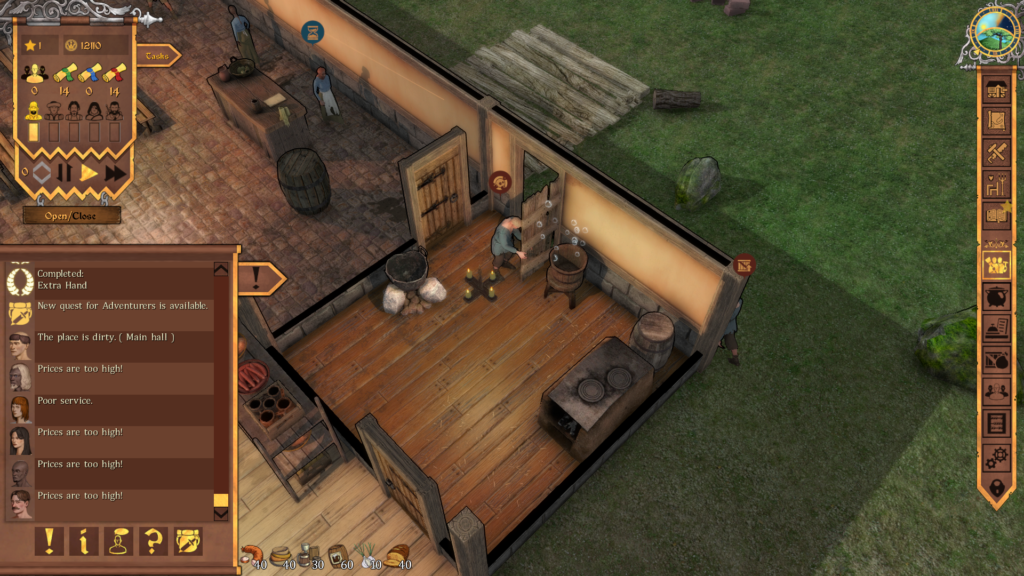The width and height of the screenshot is (1024, 576).
Task: Show adventurer quest messages filter
Action: pos(188,541)
